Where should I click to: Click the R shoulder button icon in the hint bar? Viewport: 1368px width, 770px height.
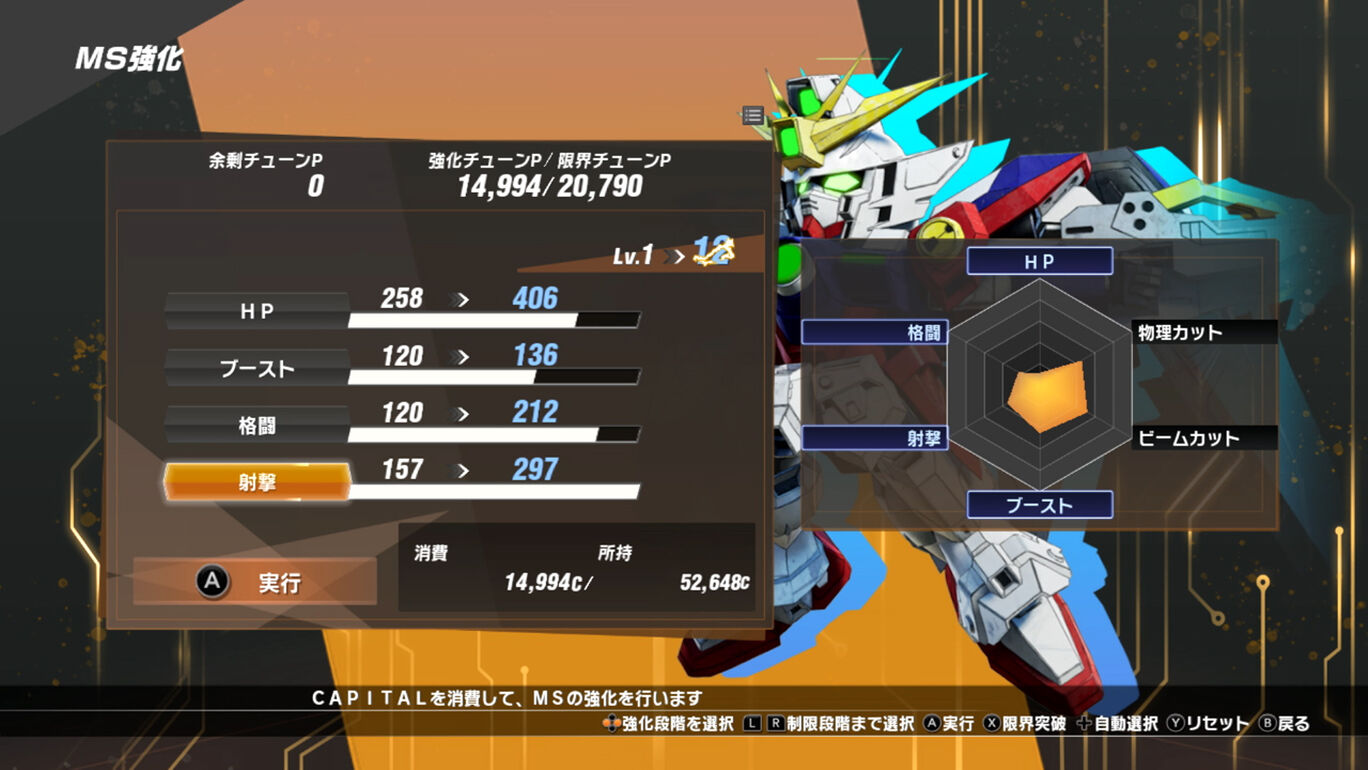tap(776, 723)
